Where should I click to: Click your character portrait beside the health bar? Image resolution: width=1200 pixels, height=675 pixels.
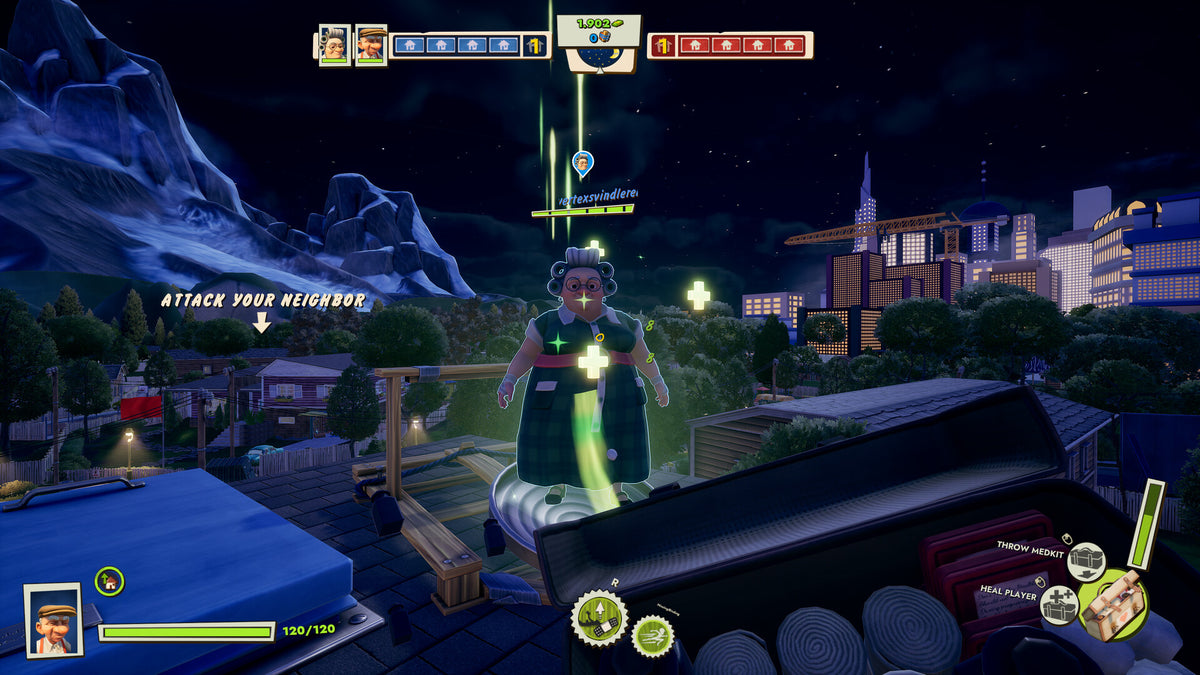tap(53, 620)
